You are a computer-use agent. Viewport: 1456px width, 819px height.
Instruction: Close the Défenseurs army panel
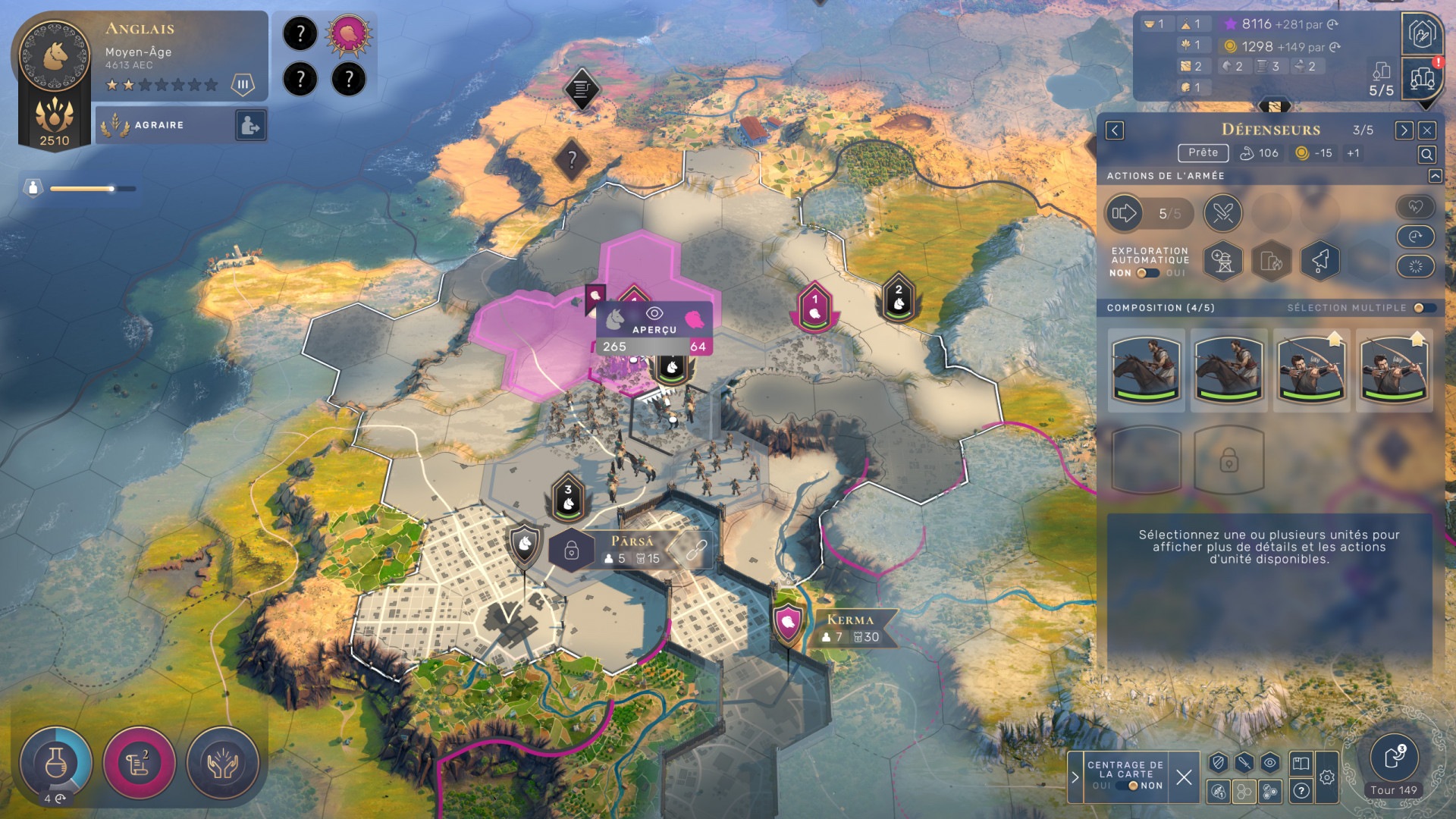1427,130
